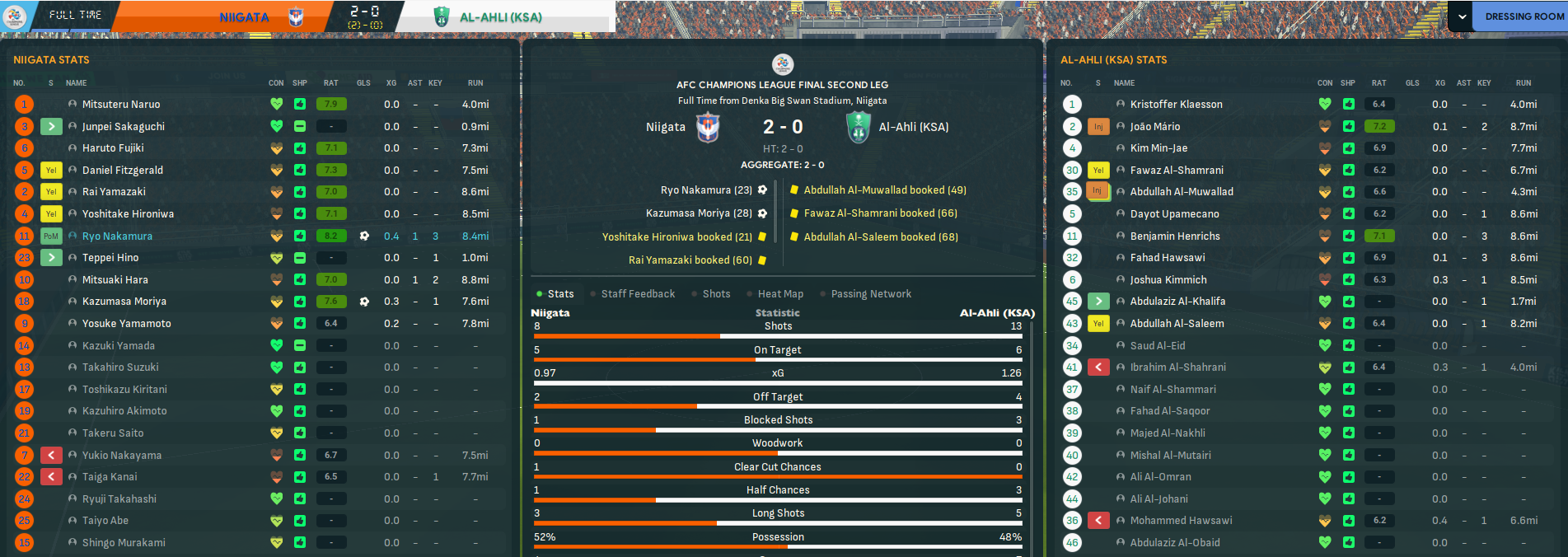Select the Stats tab
This screenshot has height=557, width=1568.
(560, 294)
